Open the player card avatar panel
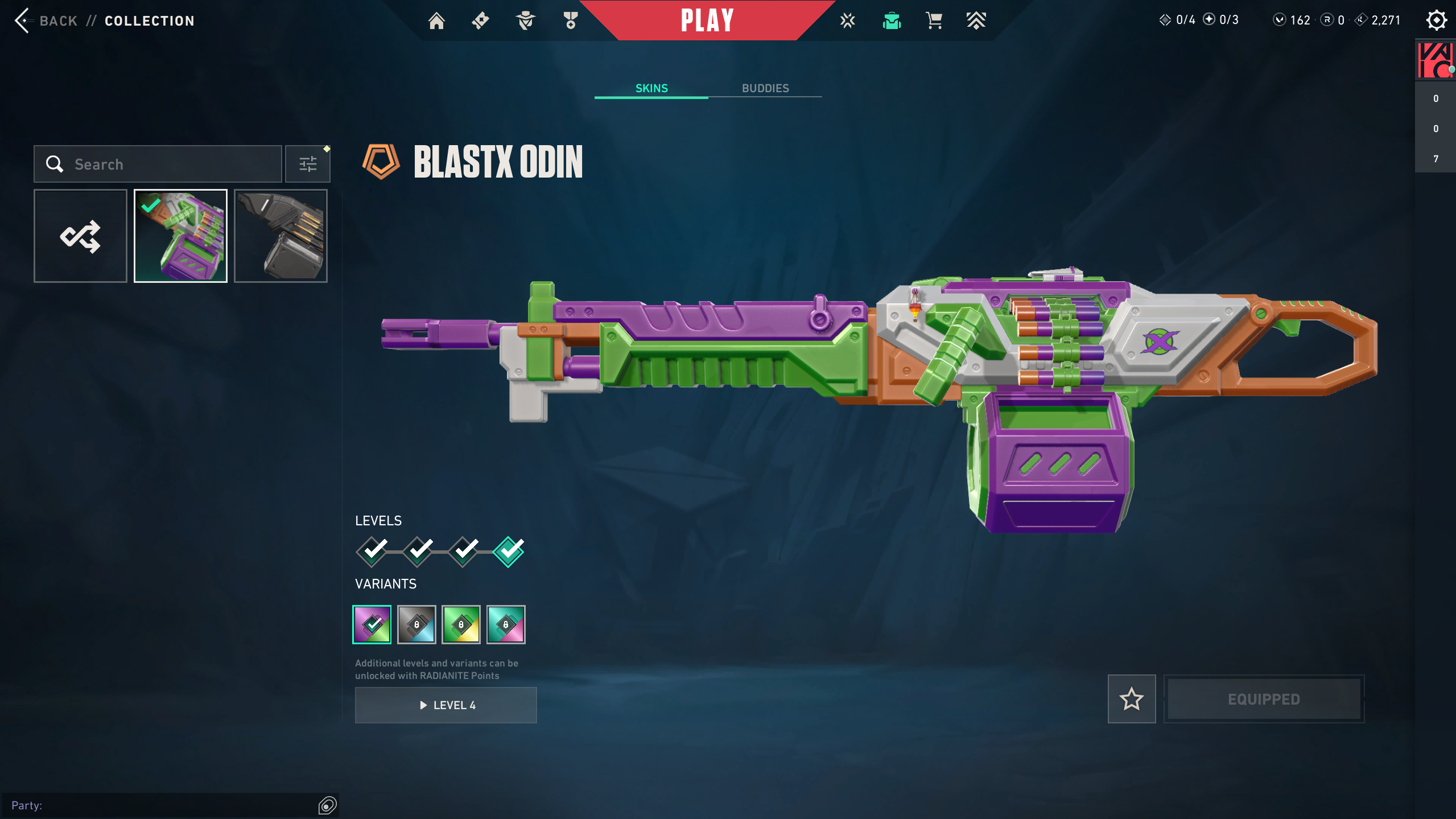The height and width of the screenshot is (819, 1456). pos(1435,60)
